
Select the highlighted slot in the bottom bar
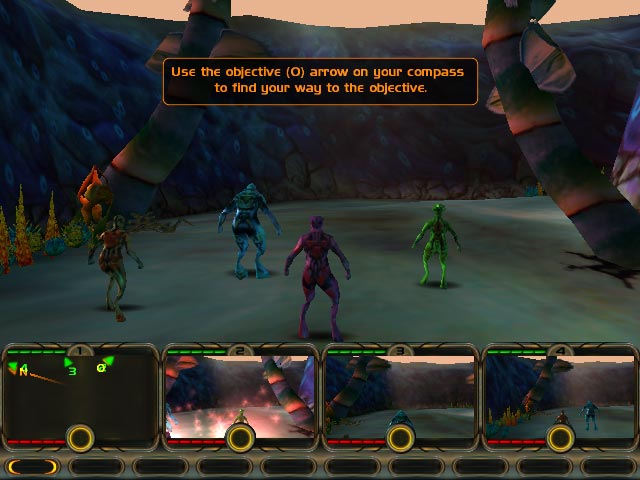click(x=34, y=466)
